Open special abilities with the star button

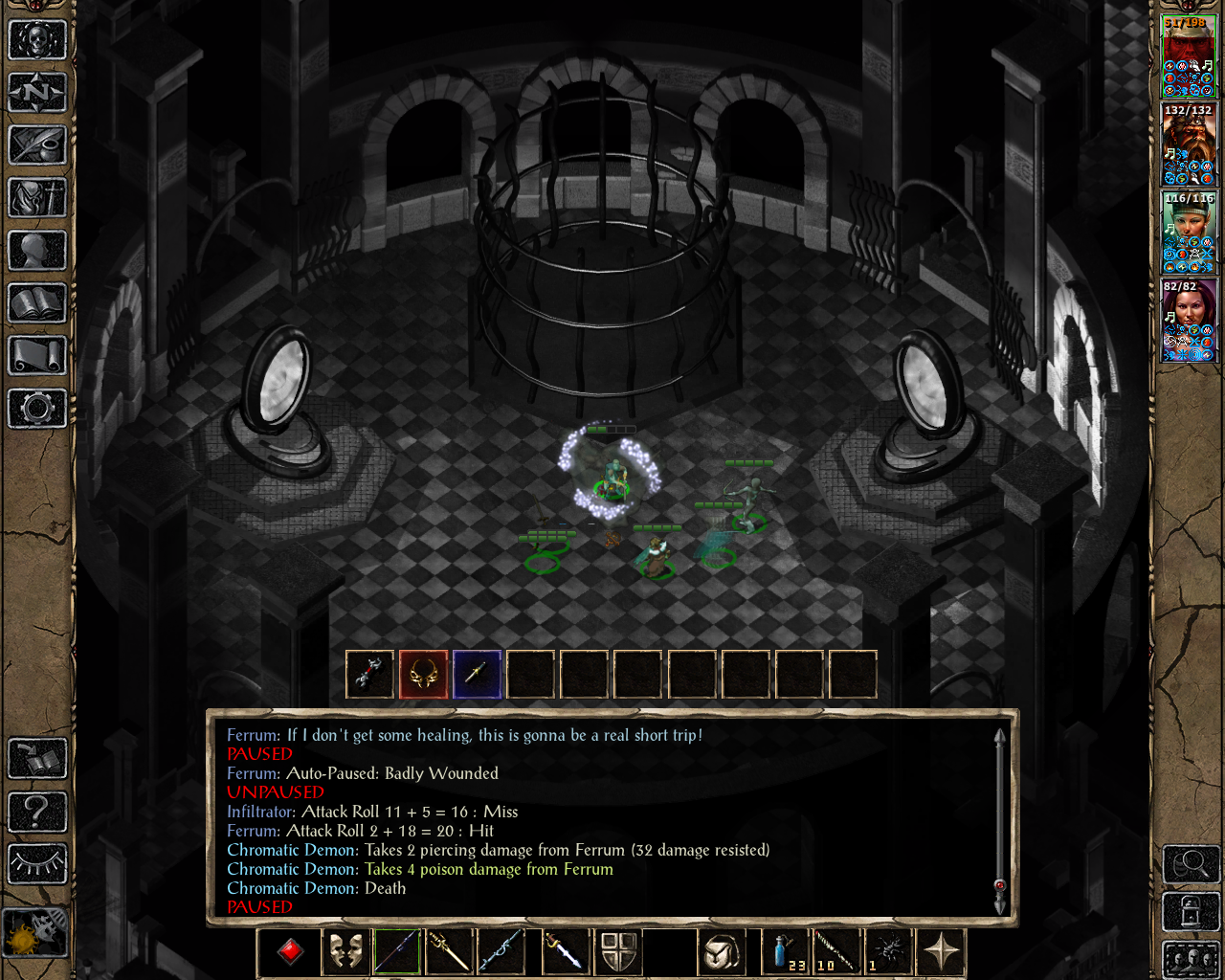tap(942, 952)
